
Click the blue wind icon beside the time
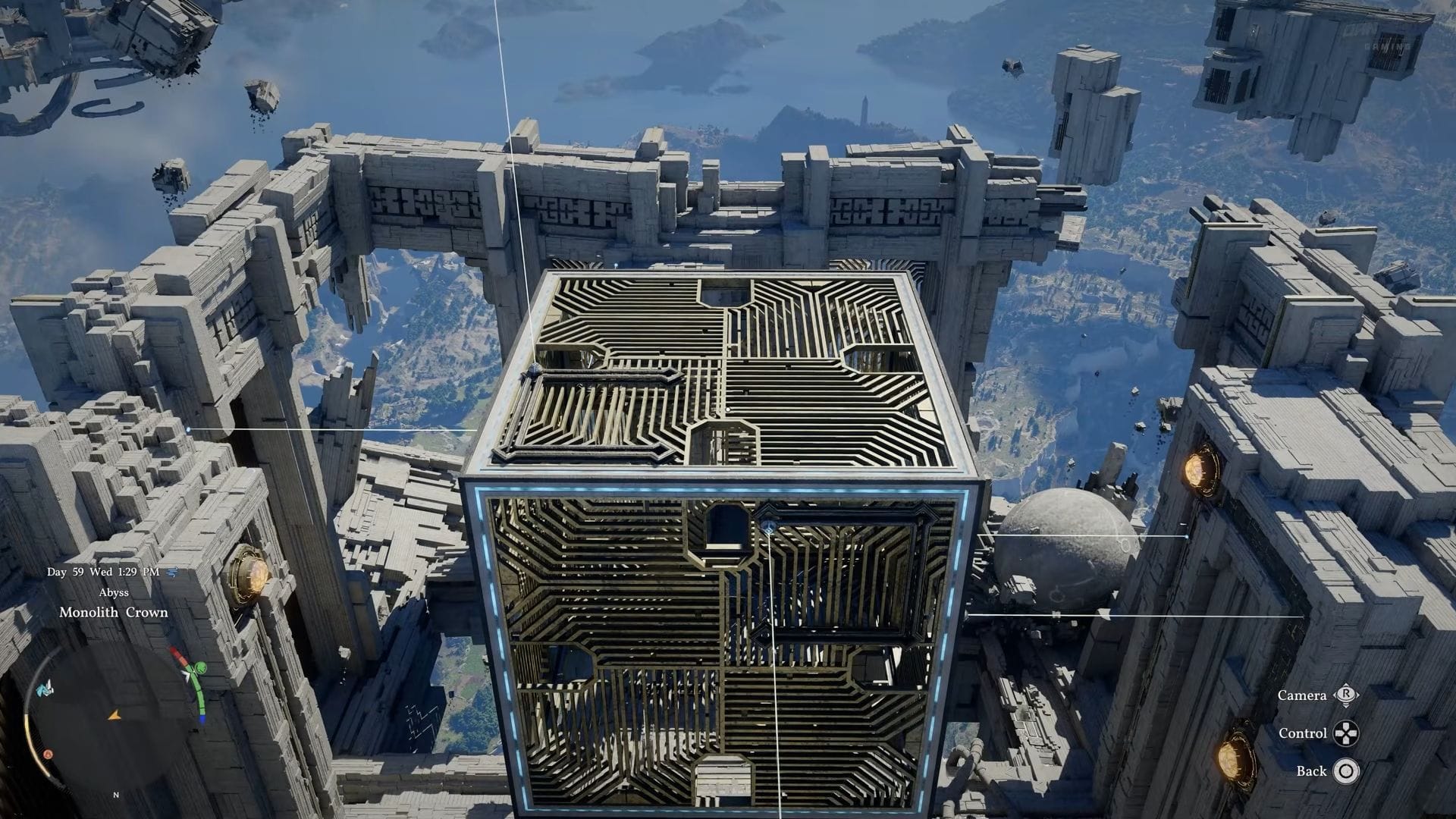click(x=172, y=572)
